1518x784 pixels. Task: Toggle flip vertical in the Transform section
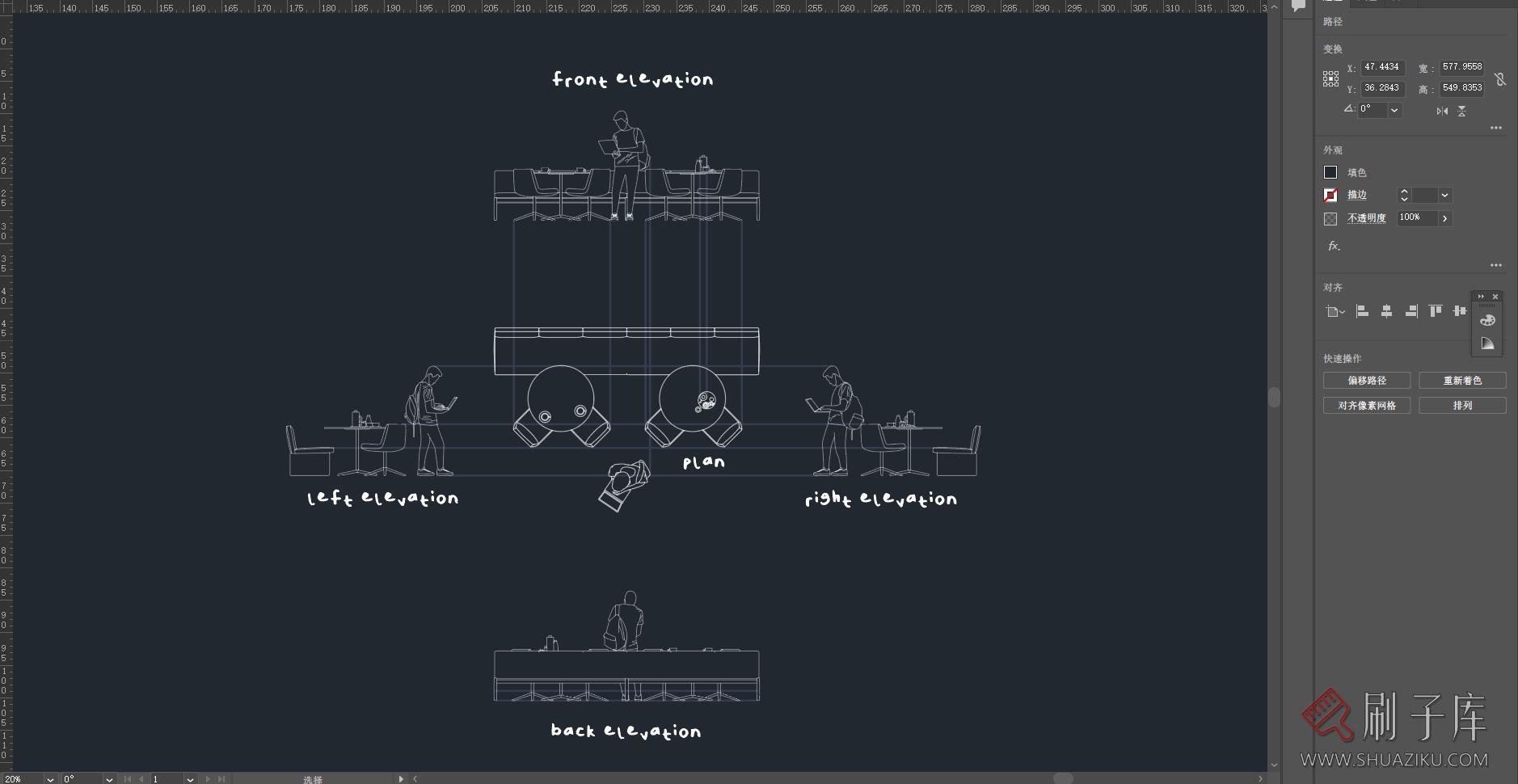coord(1461,111)
